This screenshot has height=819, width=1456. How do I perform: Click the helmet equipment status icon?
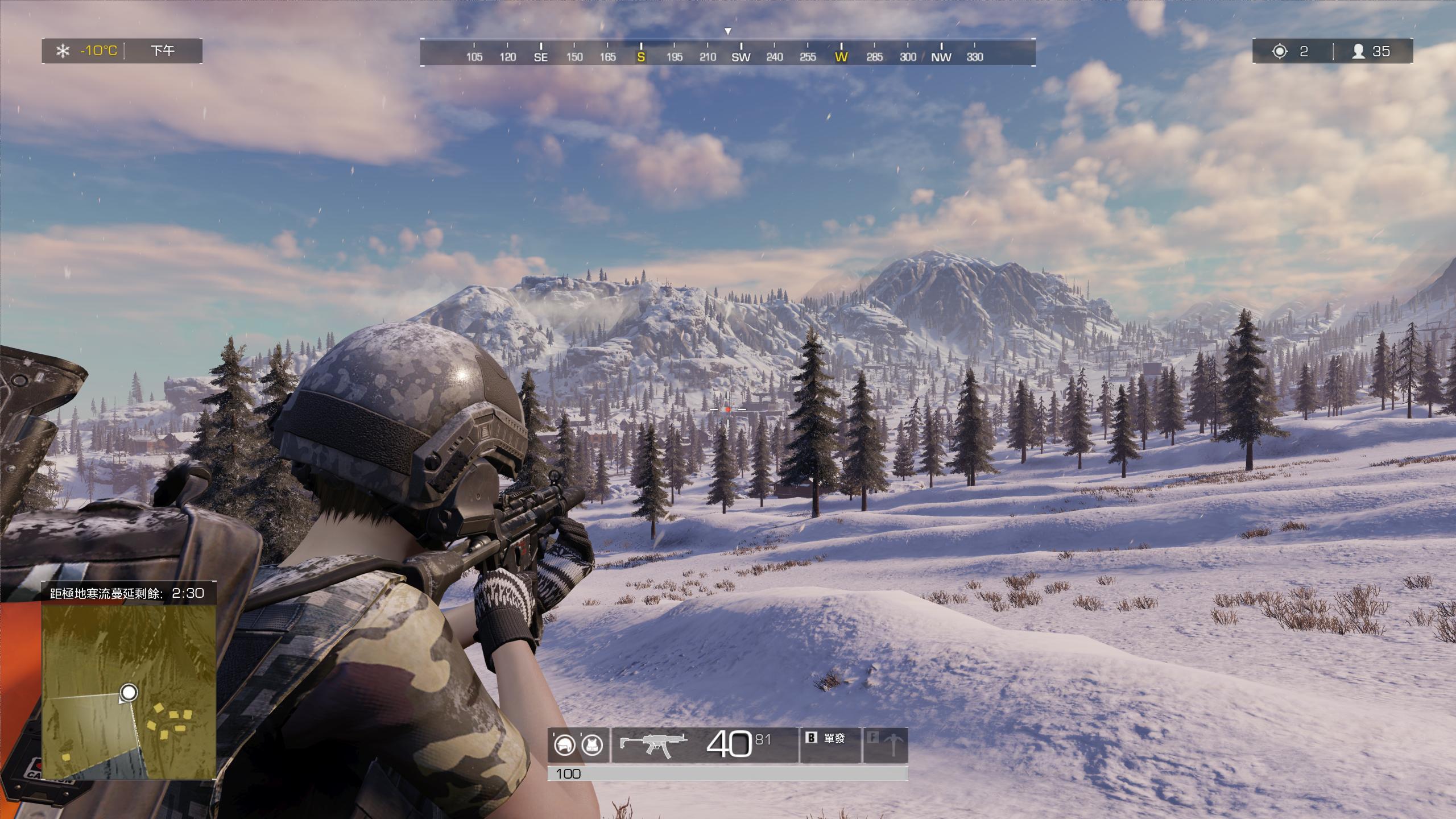pos(564,746)
